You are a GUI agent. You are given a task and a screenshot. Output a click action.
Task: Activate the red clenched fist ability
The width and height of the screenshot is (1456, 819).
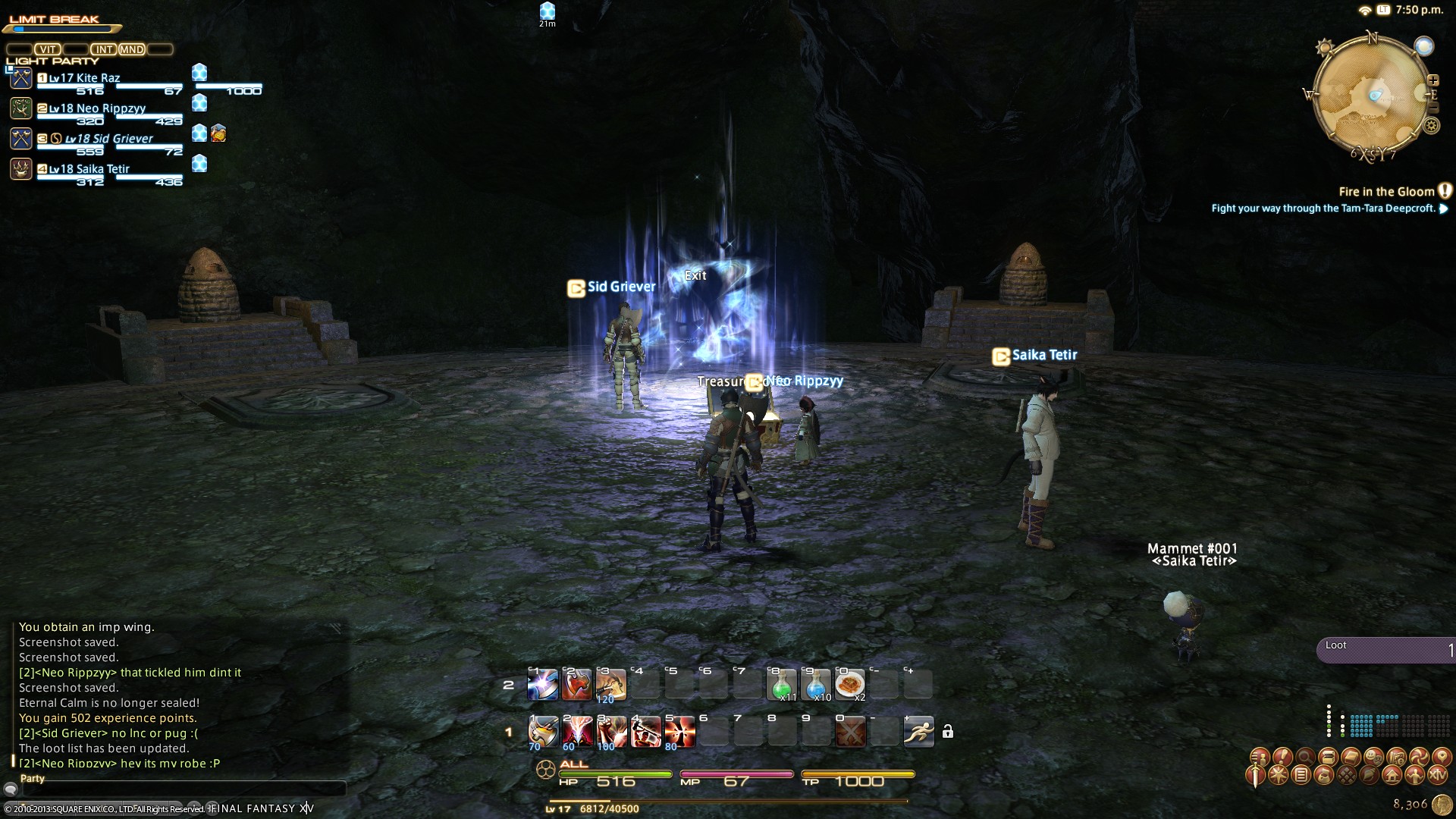(611, 732)
